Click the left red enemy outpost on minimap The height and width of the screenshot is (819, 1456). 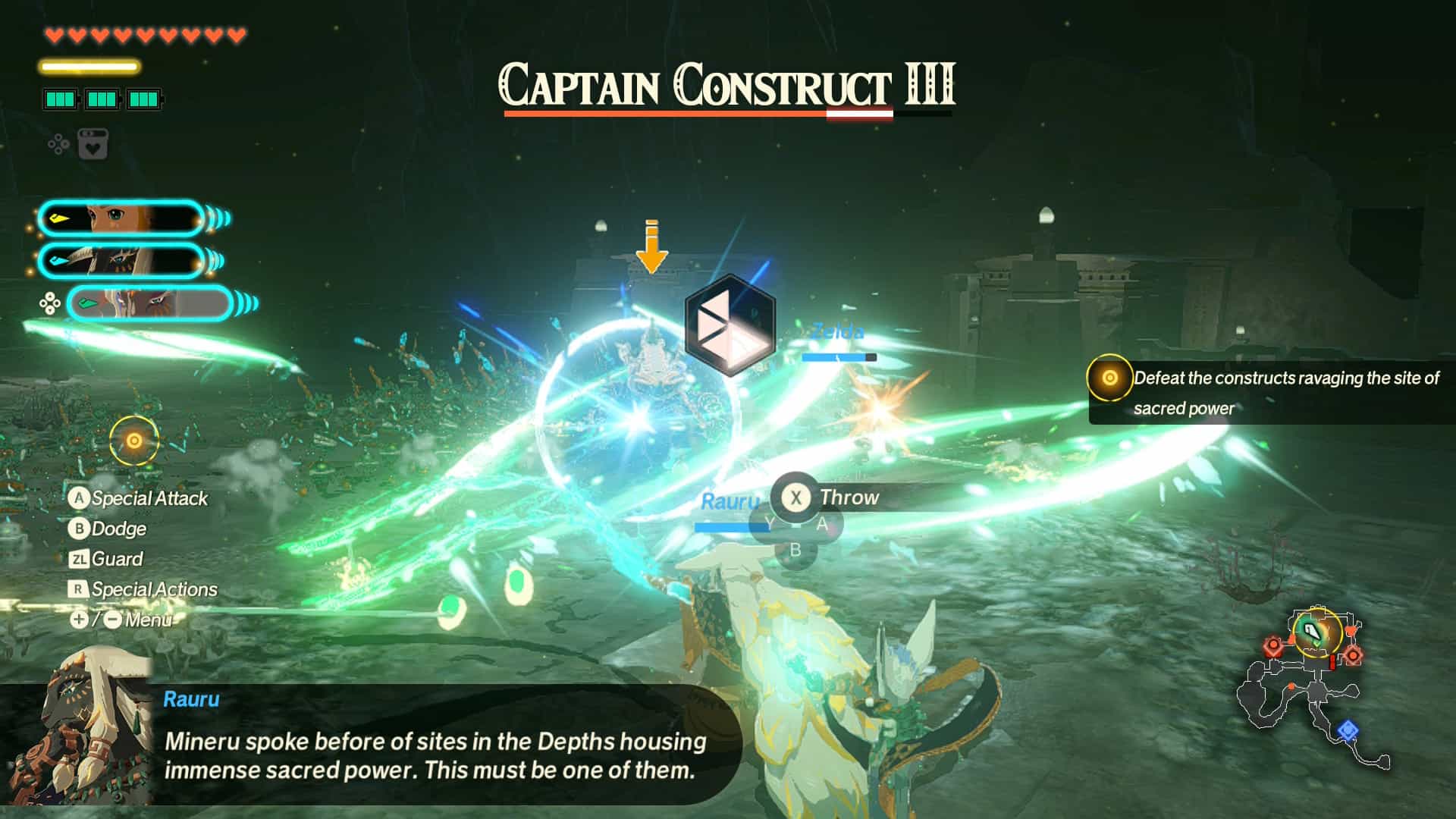1273,647
